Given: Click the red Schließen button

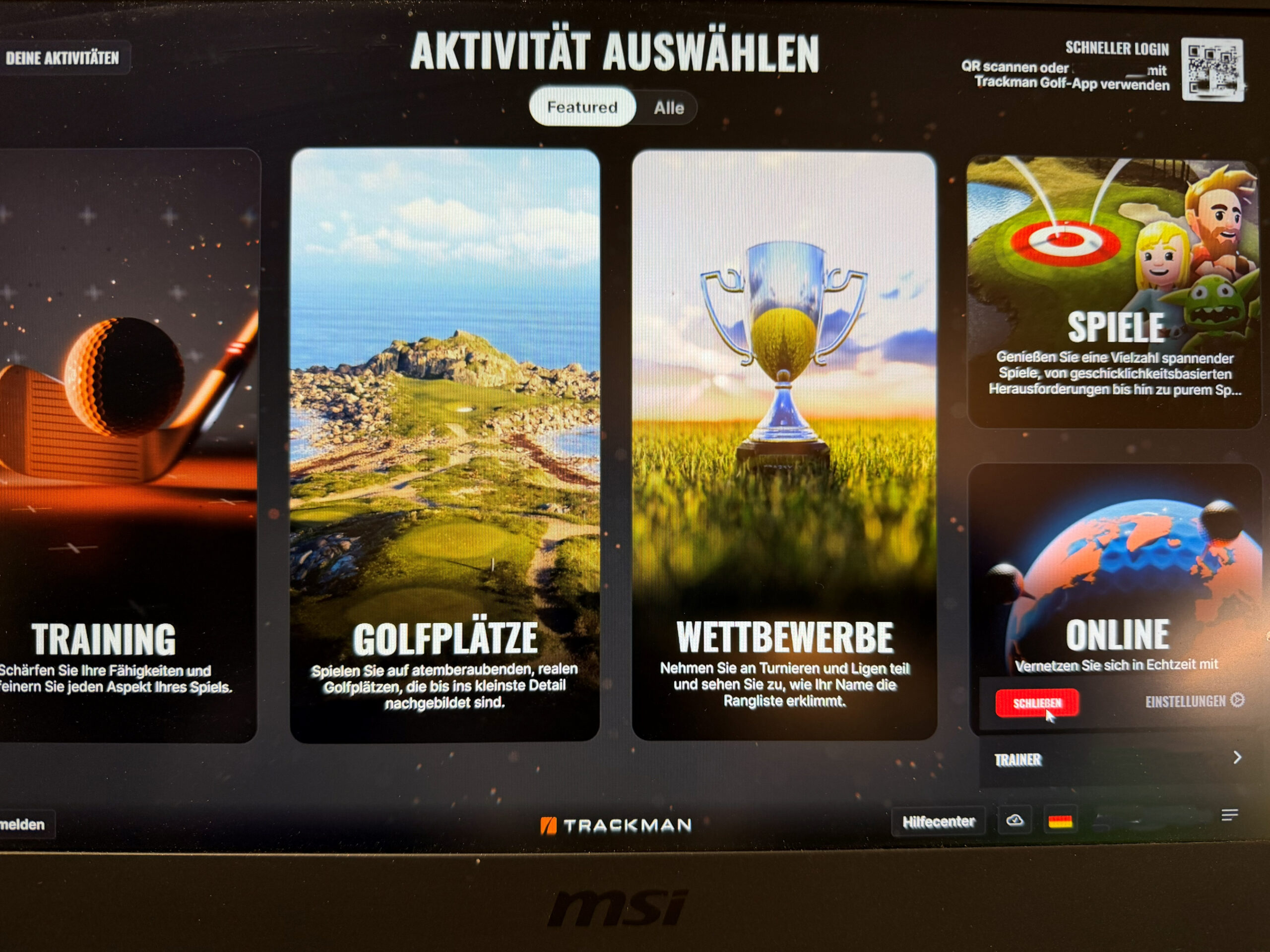Looking at the screenshot, I should pos(1037,703).
